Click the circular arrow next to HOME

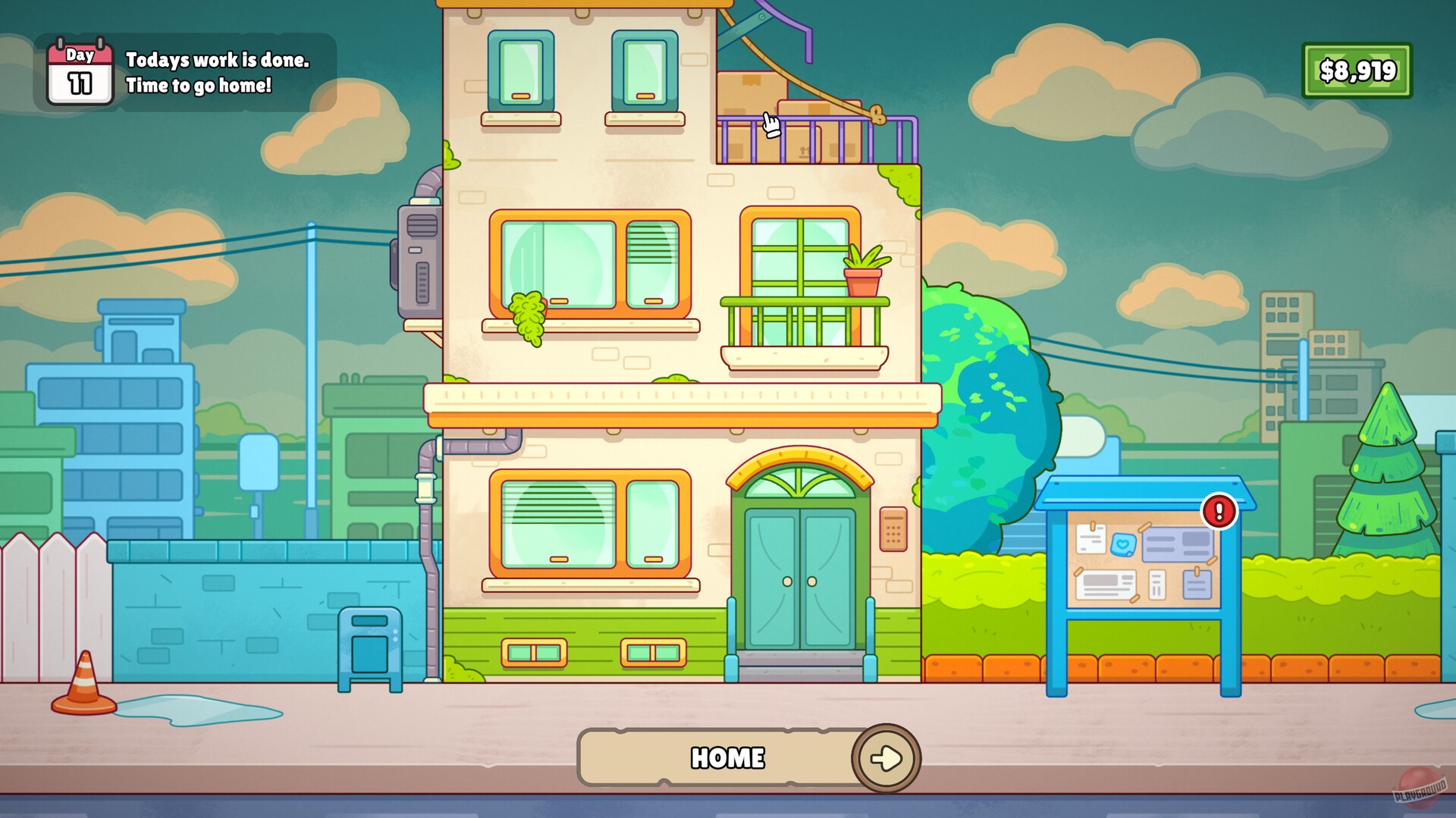coord(887,757)
